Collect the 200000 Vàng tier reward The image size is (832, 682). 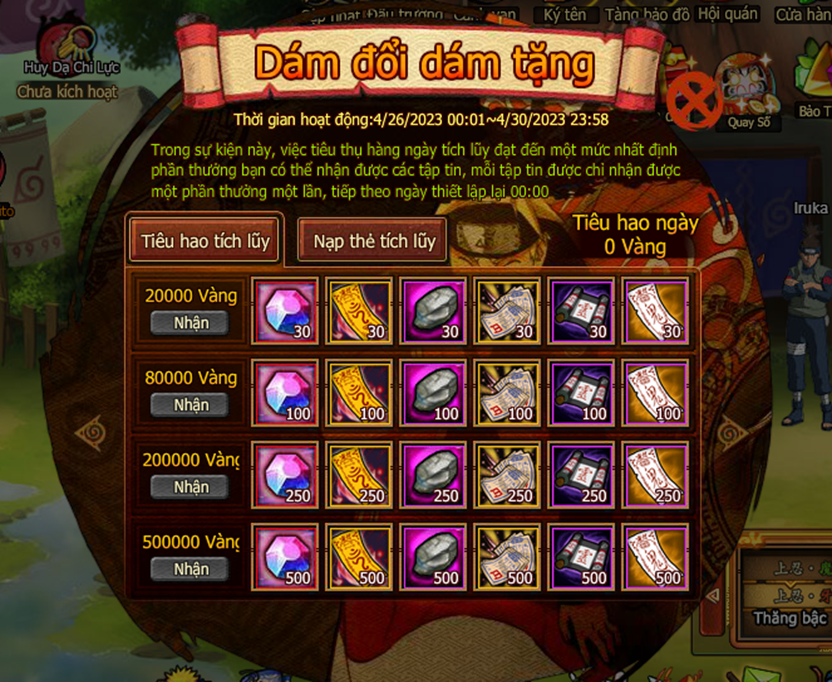click(x=190, y=487)
